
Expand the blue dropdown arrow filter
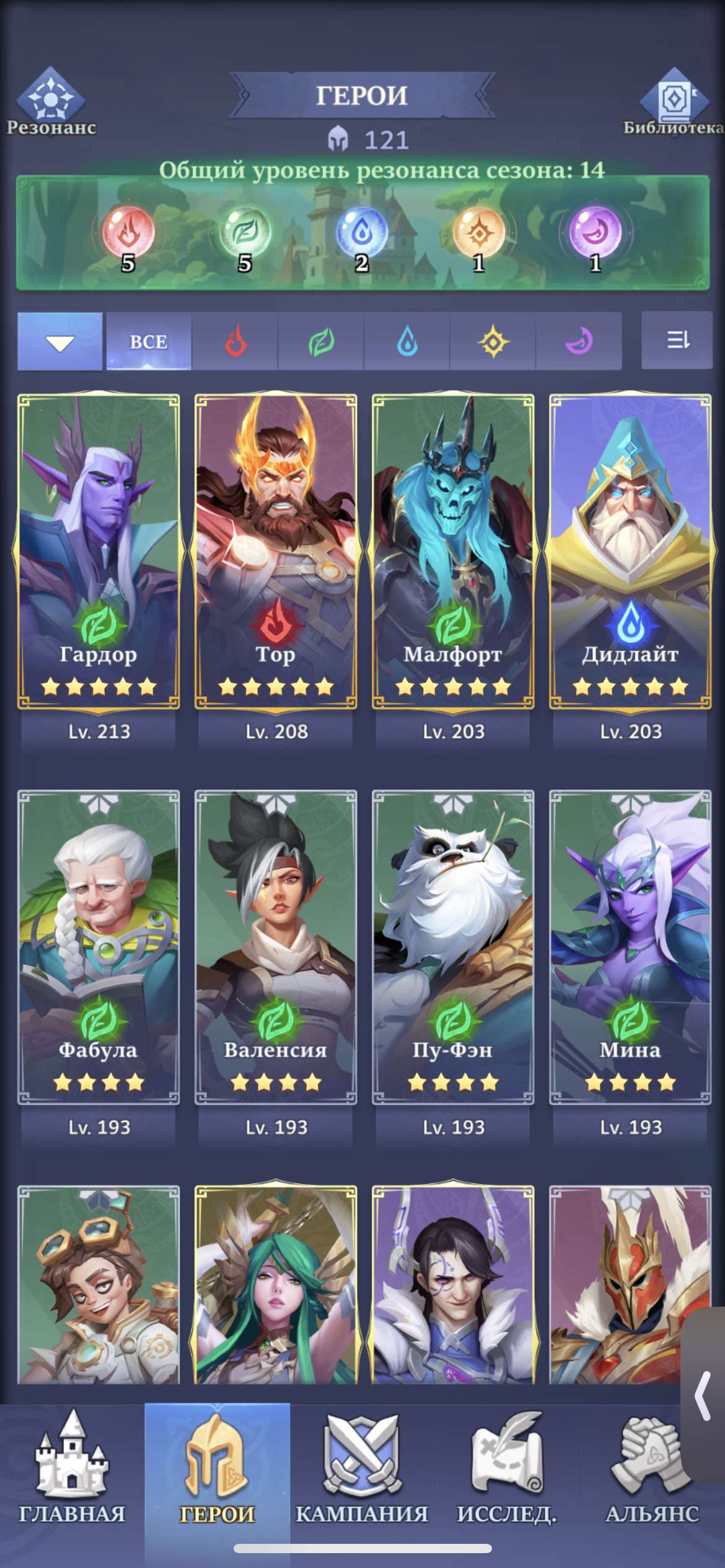tap(60, 341)
